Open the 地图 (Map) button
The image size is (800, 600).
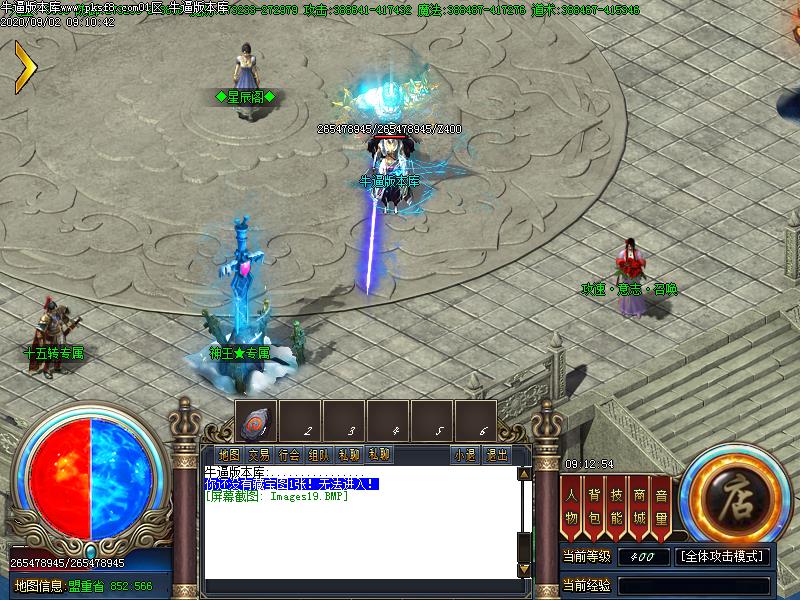coord(229,454)
